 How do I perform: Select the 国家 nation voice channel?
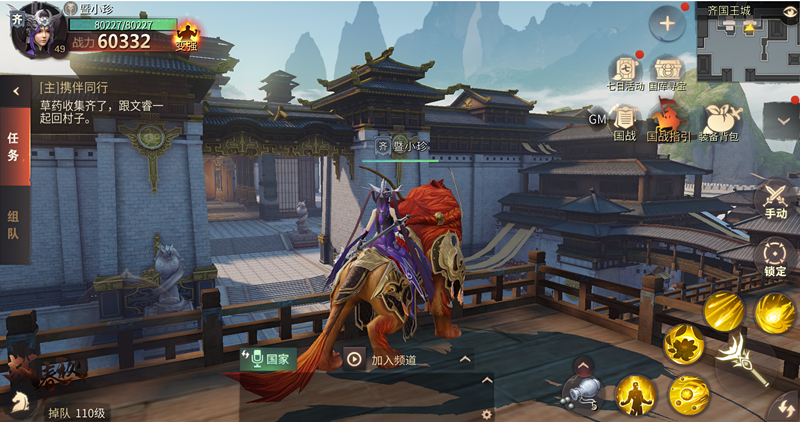(270, 358)
